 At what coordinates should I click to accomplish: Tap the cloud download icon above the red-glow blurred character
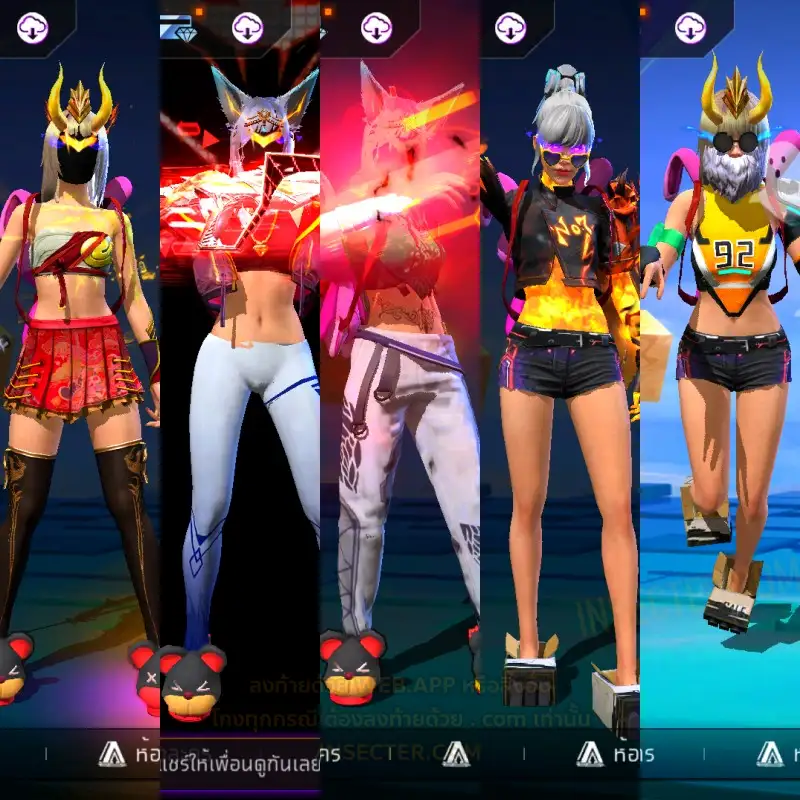click(x=376, y=27)
